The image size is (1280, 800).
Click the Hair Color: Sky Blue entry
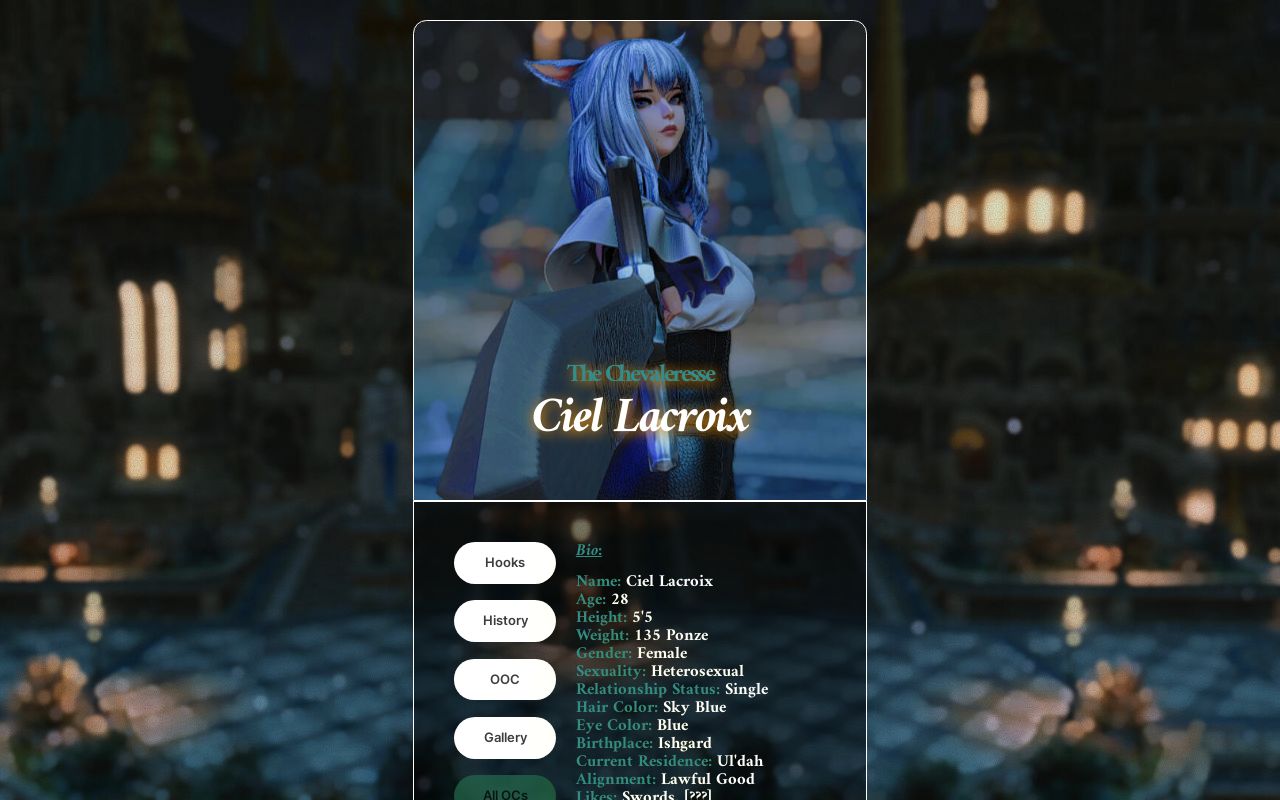tap(651, 707)
